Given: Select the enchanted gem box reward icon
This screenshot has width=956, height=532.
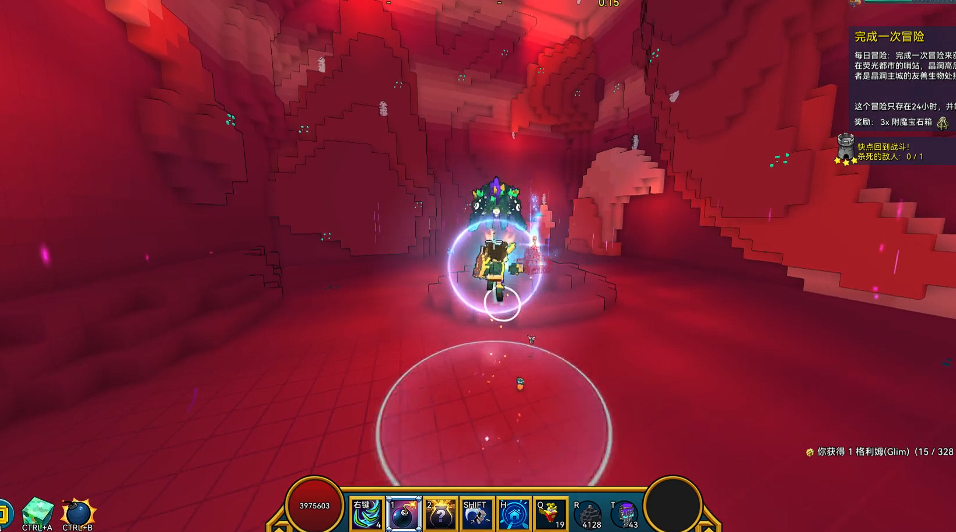Looking at the screenshot, I should point(942,122).
